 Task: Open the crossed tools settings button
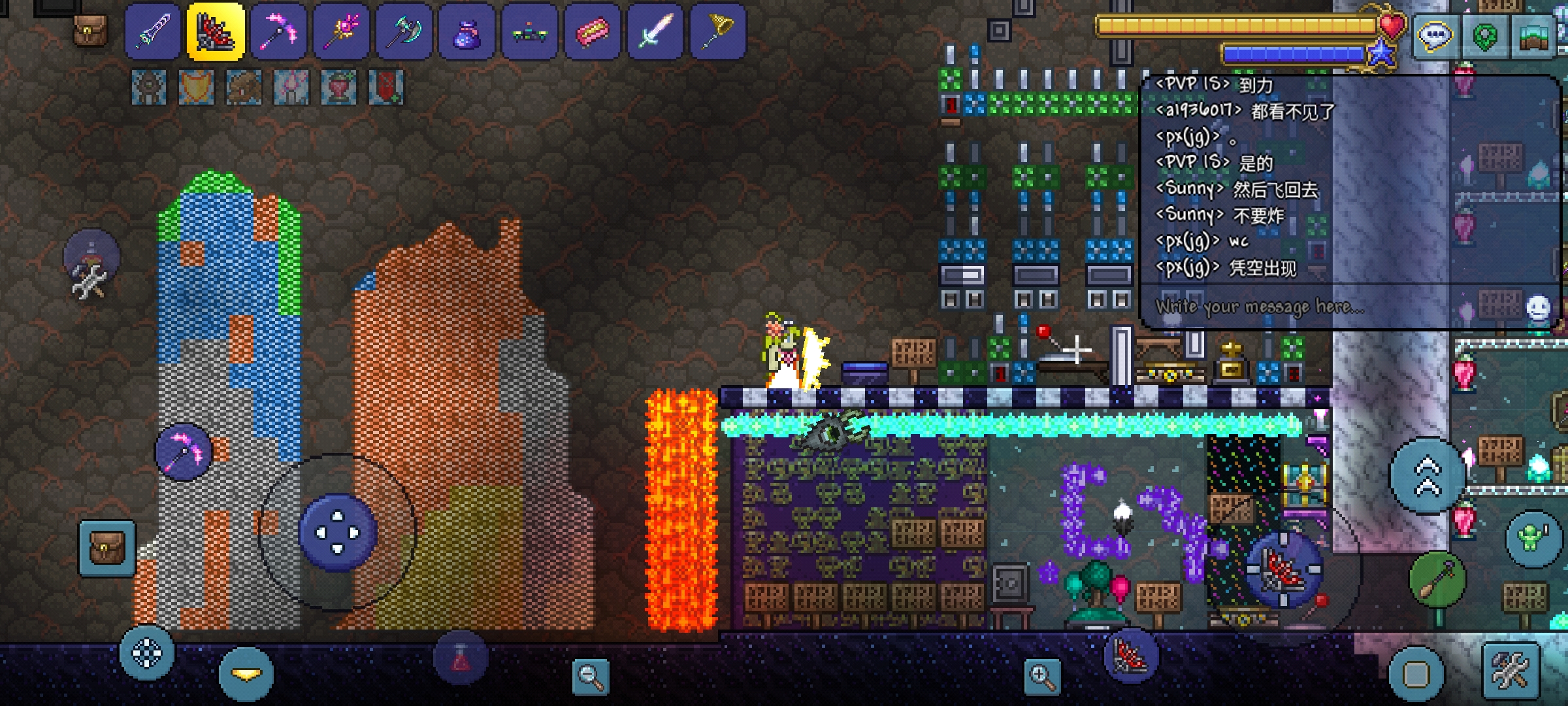click(1510, 671)
